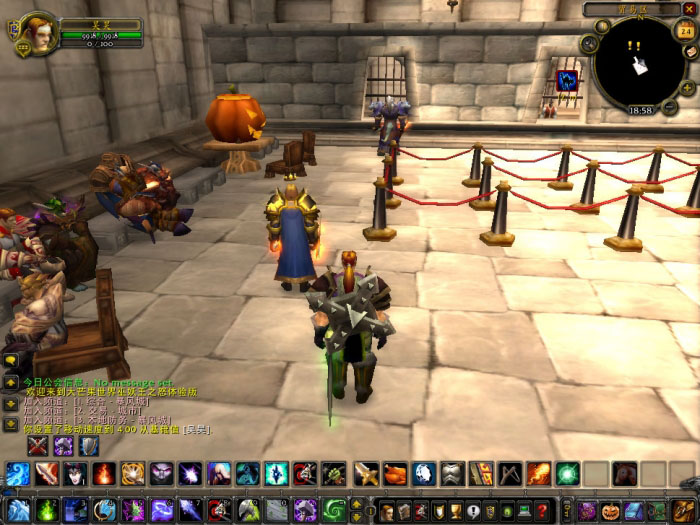Screen dimensions: 700x525
Task: Open the jack-o'-lantern pumpkin bag
Action: click(x=611, y=511)
